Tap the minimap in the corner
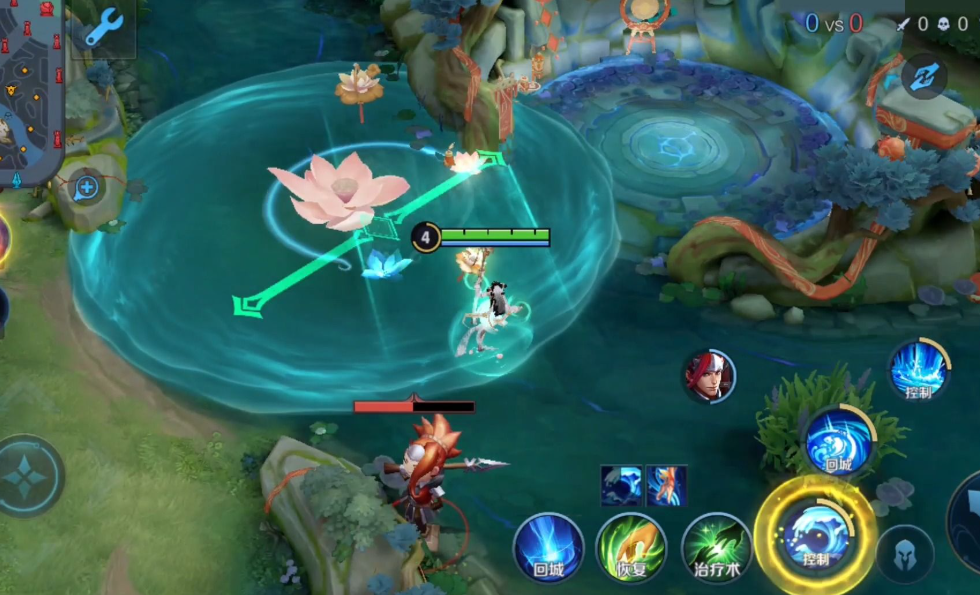This screenshot has width=980, height=595. [30, 90]
